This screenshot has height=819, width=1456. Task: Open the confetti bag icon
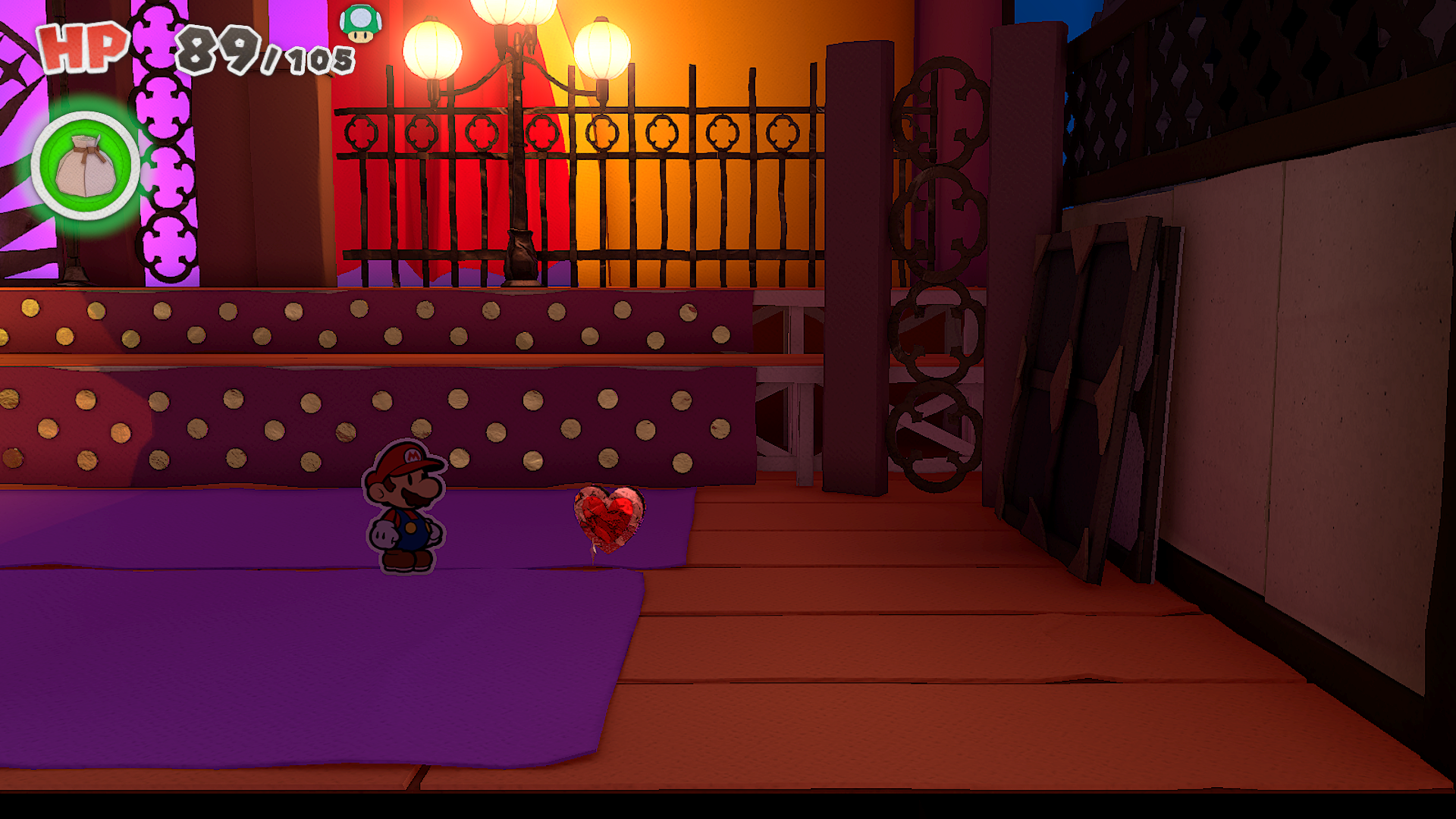pos(86,166)
